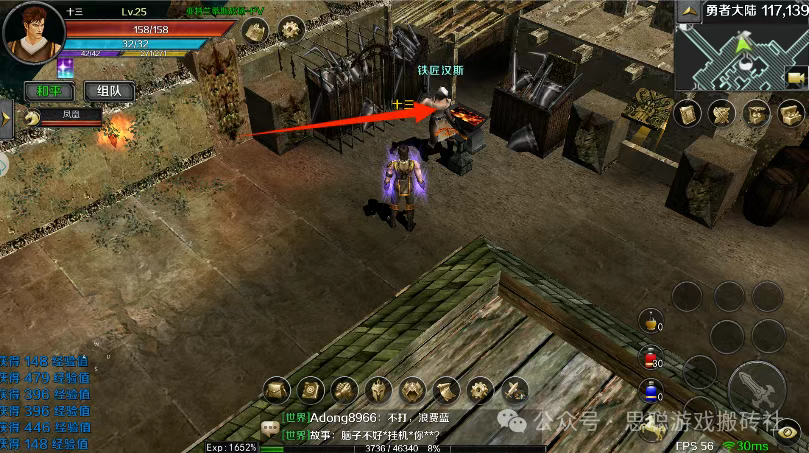Open the helmet icon in bottom menu bar
This screenshot has width=809, height=453.
(x=378, y=389)
